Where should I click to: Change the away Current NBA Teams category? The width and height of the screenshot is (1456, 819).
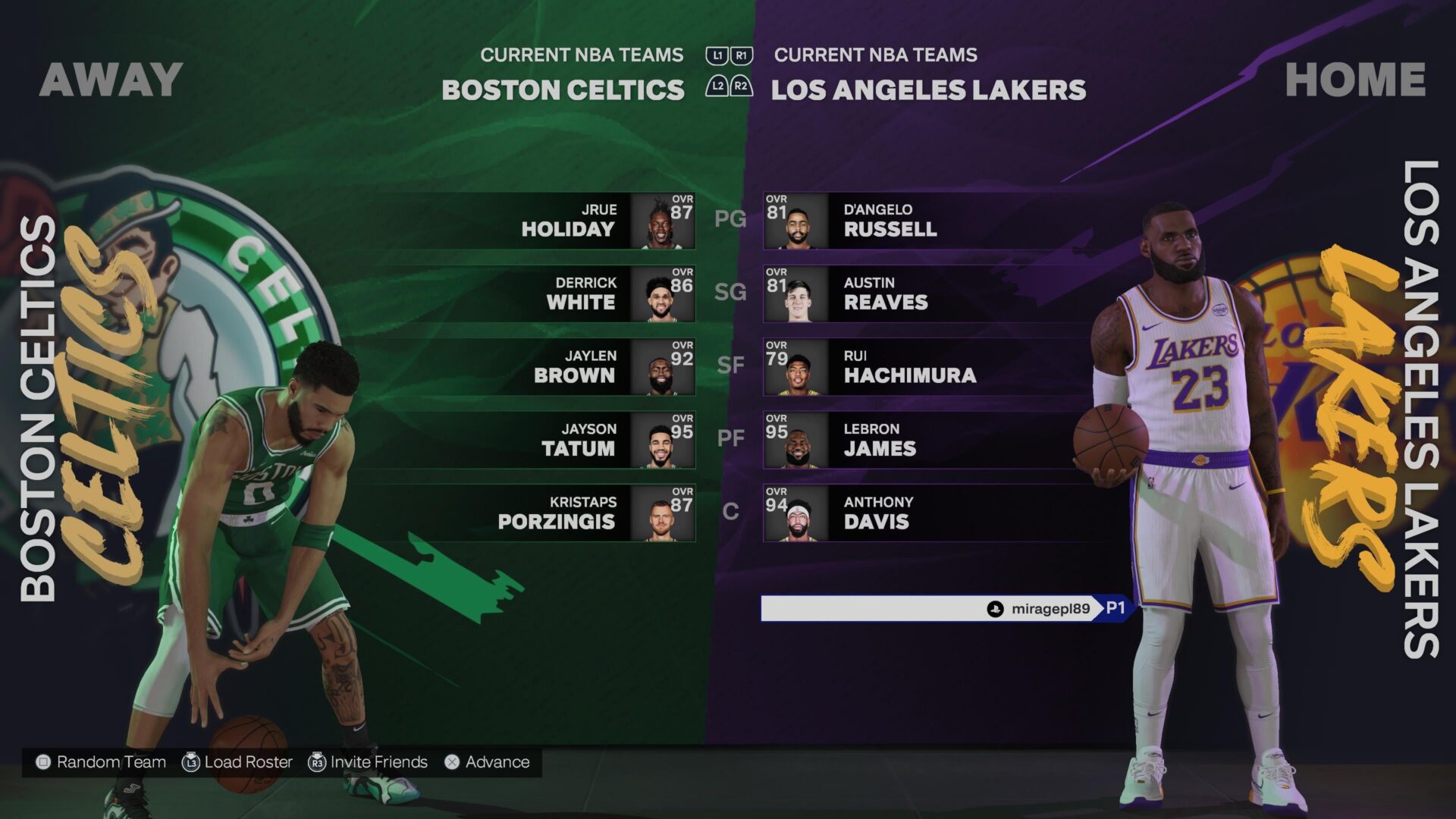click(582, 55)
